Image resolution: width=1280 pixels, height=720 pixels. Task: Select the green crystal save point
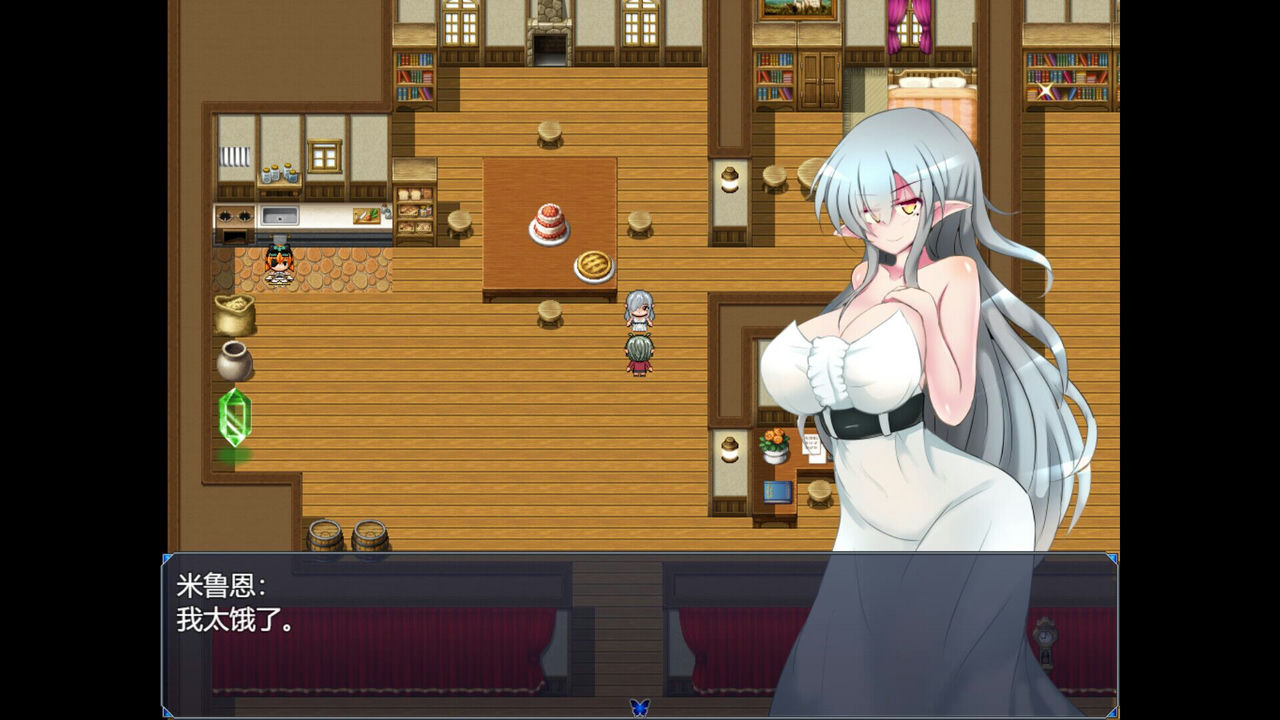232,415
